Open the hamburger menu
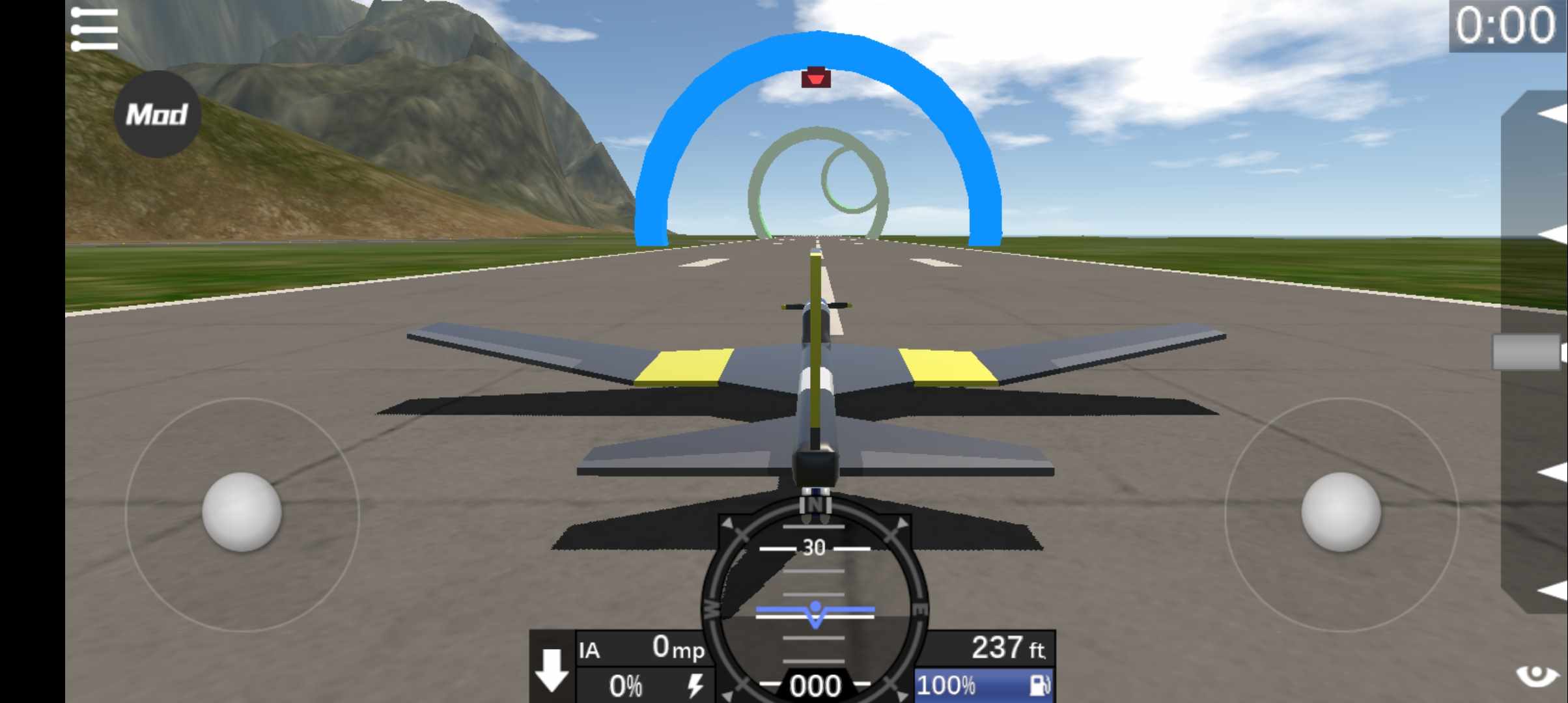Viewport: 1568px width, 703px height. (94, 29)
